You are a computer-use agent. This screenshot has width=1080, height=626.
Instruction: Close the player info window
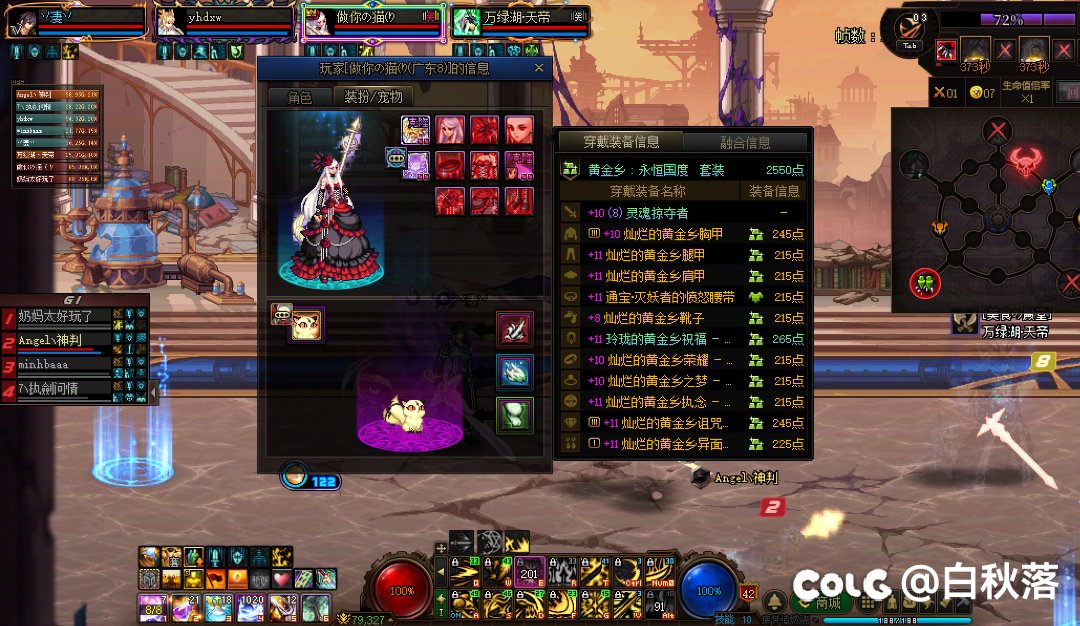[x=539, y=68]
